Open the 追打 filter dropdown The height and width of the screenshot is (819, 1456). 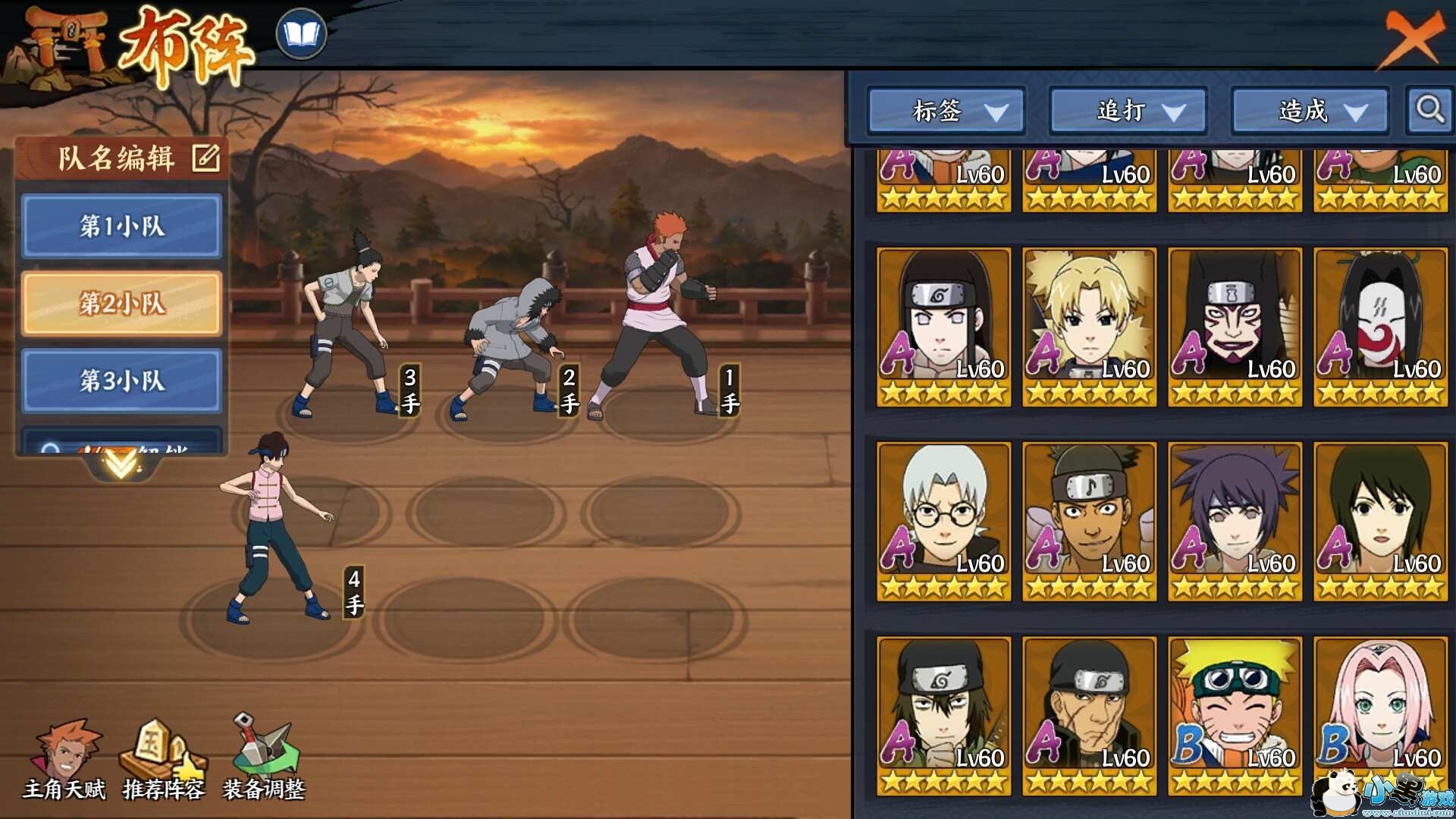coord(1128,111)
